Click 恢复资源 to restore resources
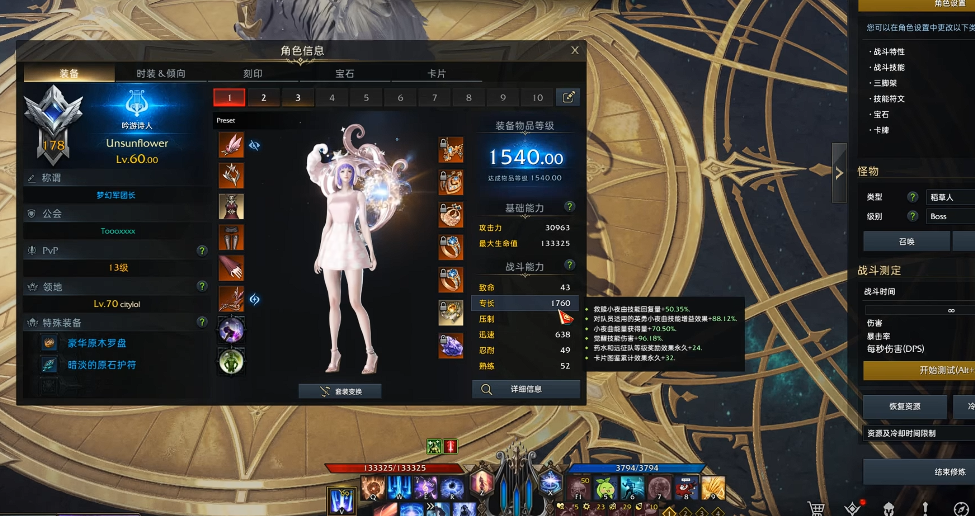This screenshot has width=975, height=516. (x=905, y=407)
